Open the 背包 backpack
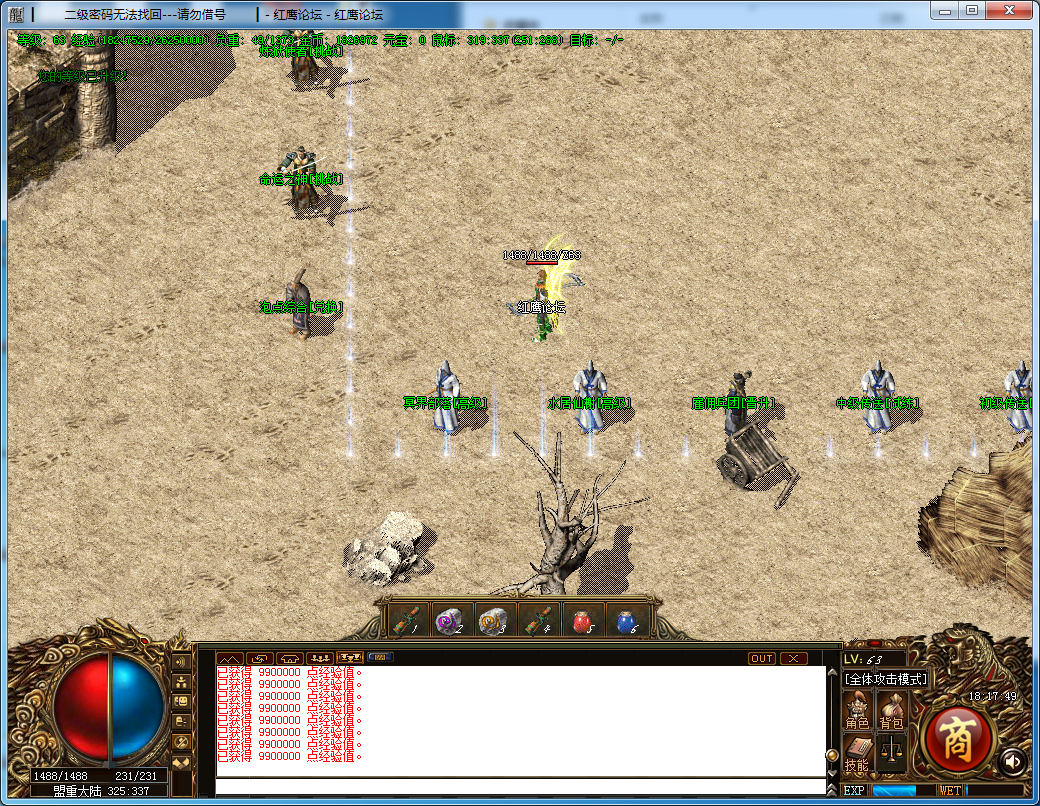1040x806 pixels. [x=890, y=709]
